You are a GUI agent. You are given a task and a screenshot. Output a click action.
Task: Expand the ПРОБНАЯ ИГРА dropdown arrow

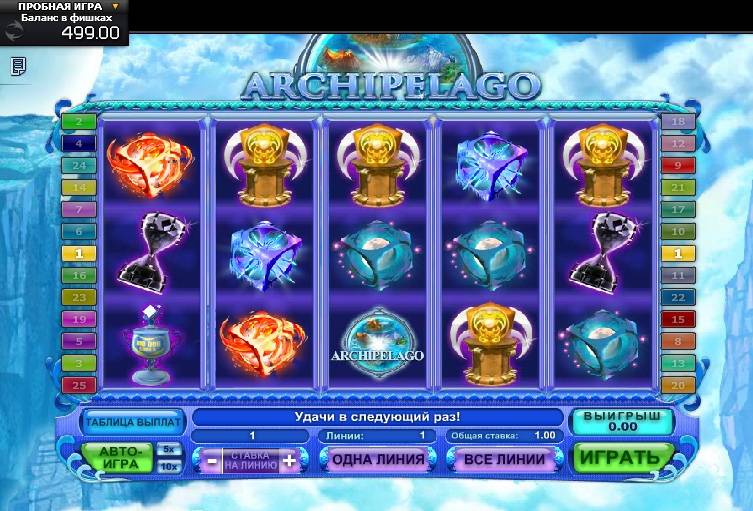point(115,6)
